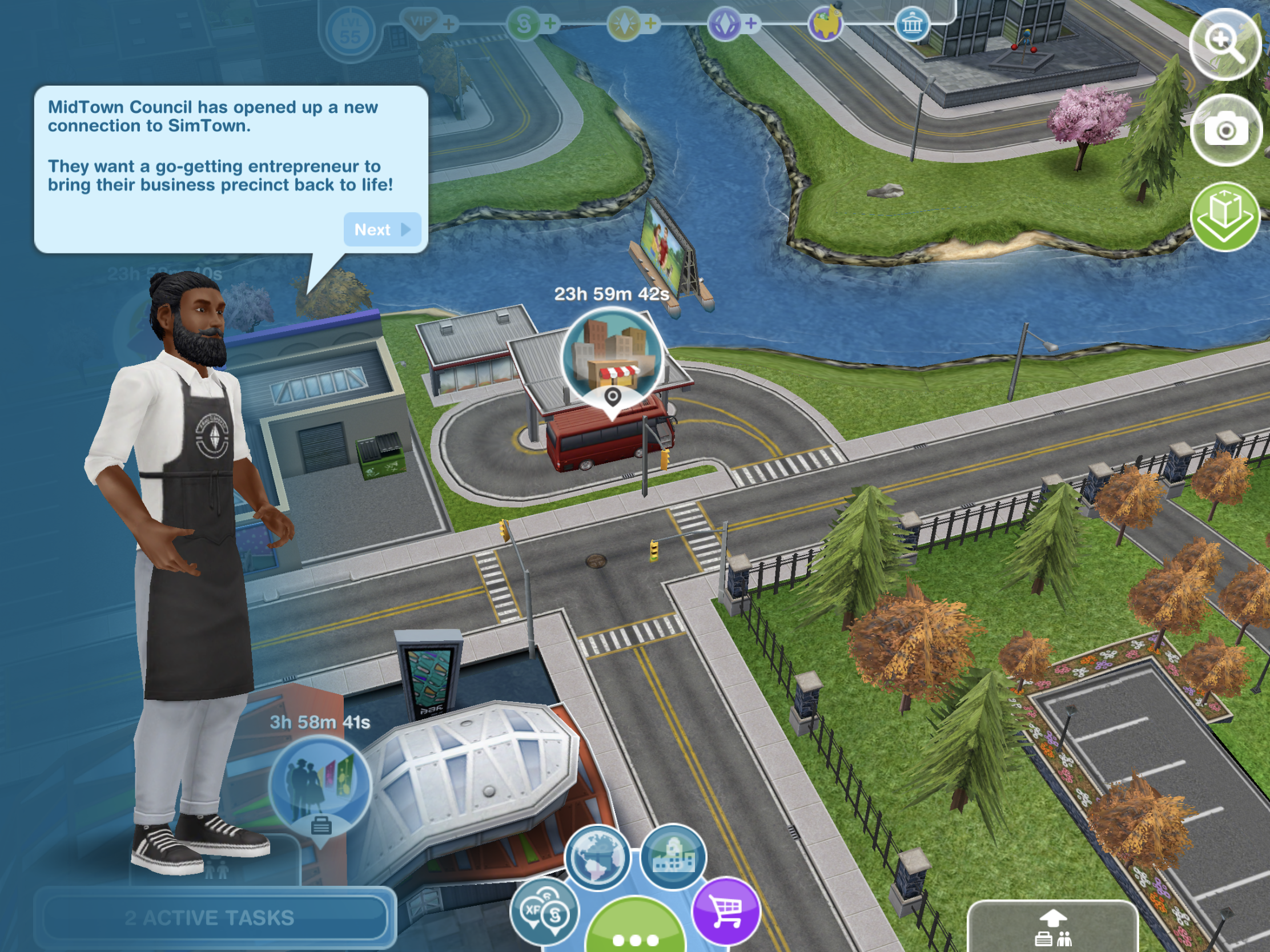
Task: Add purple social points currency
Action: tap(751, 23)
